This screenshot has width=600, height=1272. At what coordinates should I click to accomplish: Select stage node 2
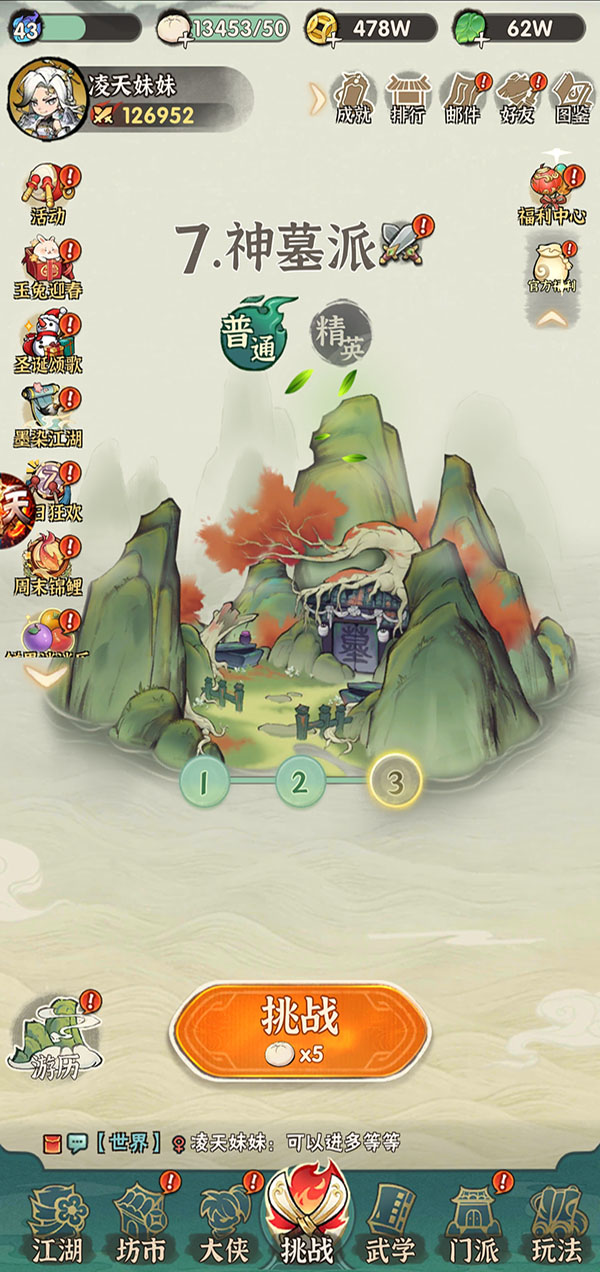300,782
